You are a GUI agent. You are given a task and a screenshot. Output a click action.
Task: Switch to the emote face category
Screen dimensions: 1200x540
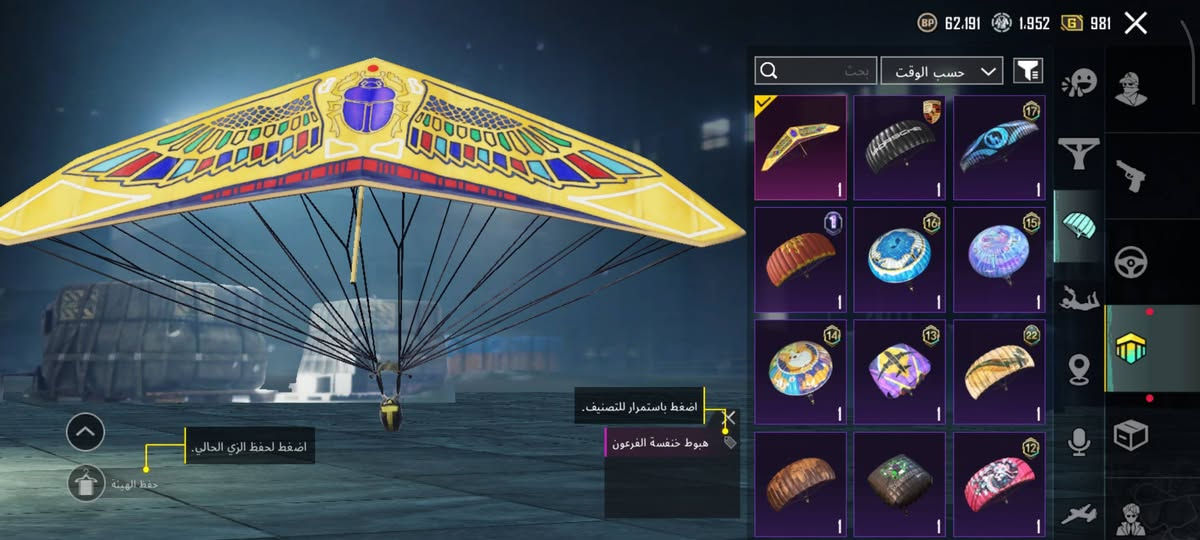click(1078, 82)
